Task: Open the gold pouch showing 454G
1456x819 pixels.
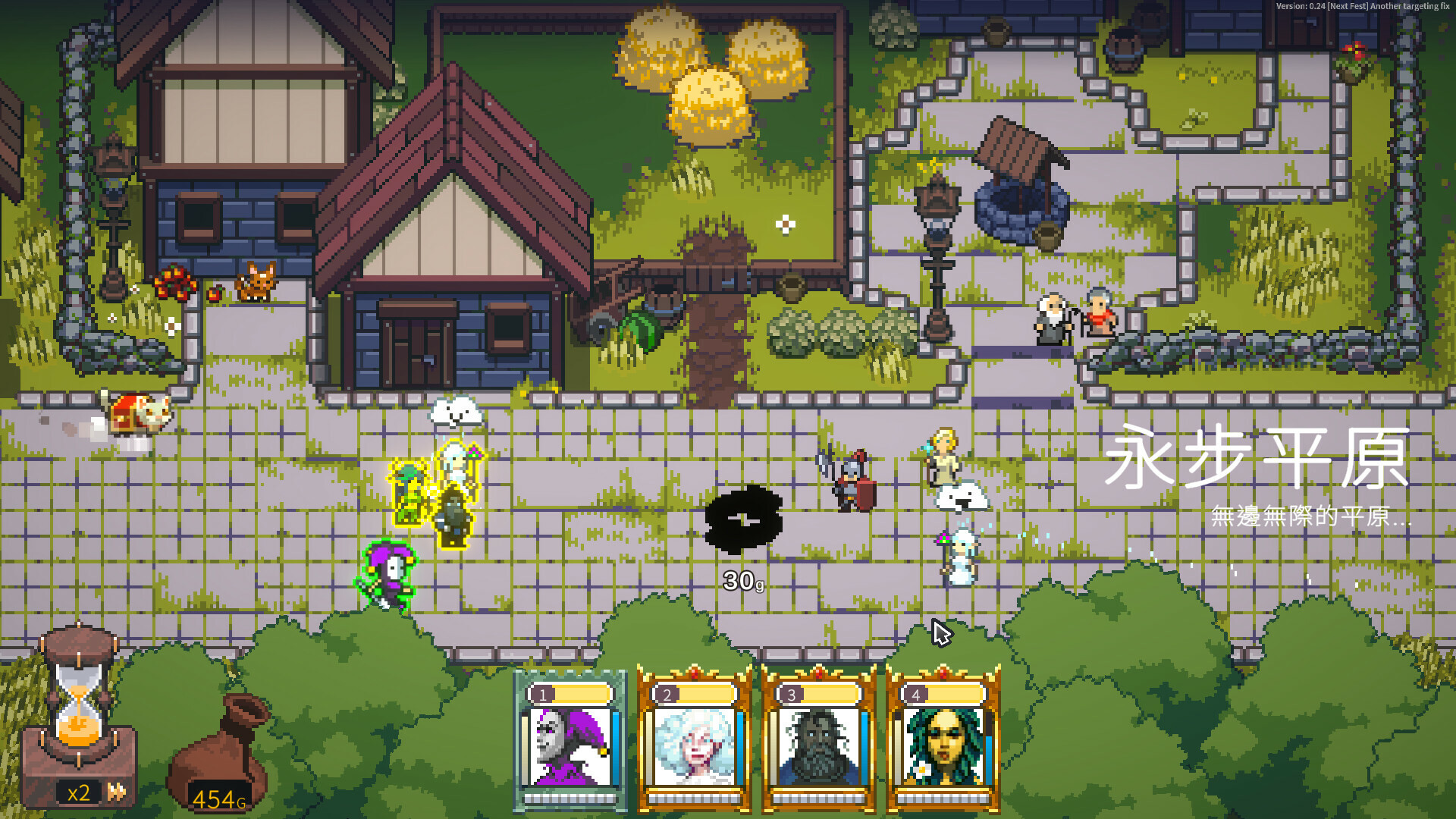Action: pos(220,758)
